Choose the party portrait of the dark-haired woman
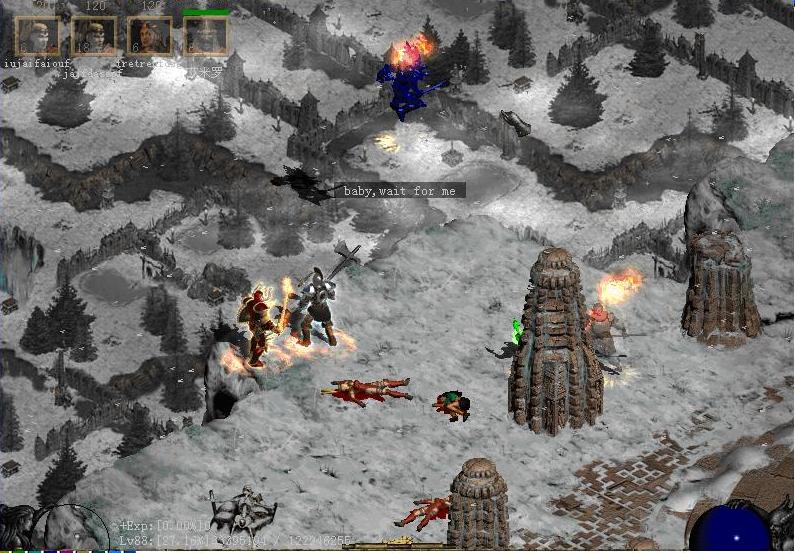This screenshot has width=795, height=553. (150, 36)
